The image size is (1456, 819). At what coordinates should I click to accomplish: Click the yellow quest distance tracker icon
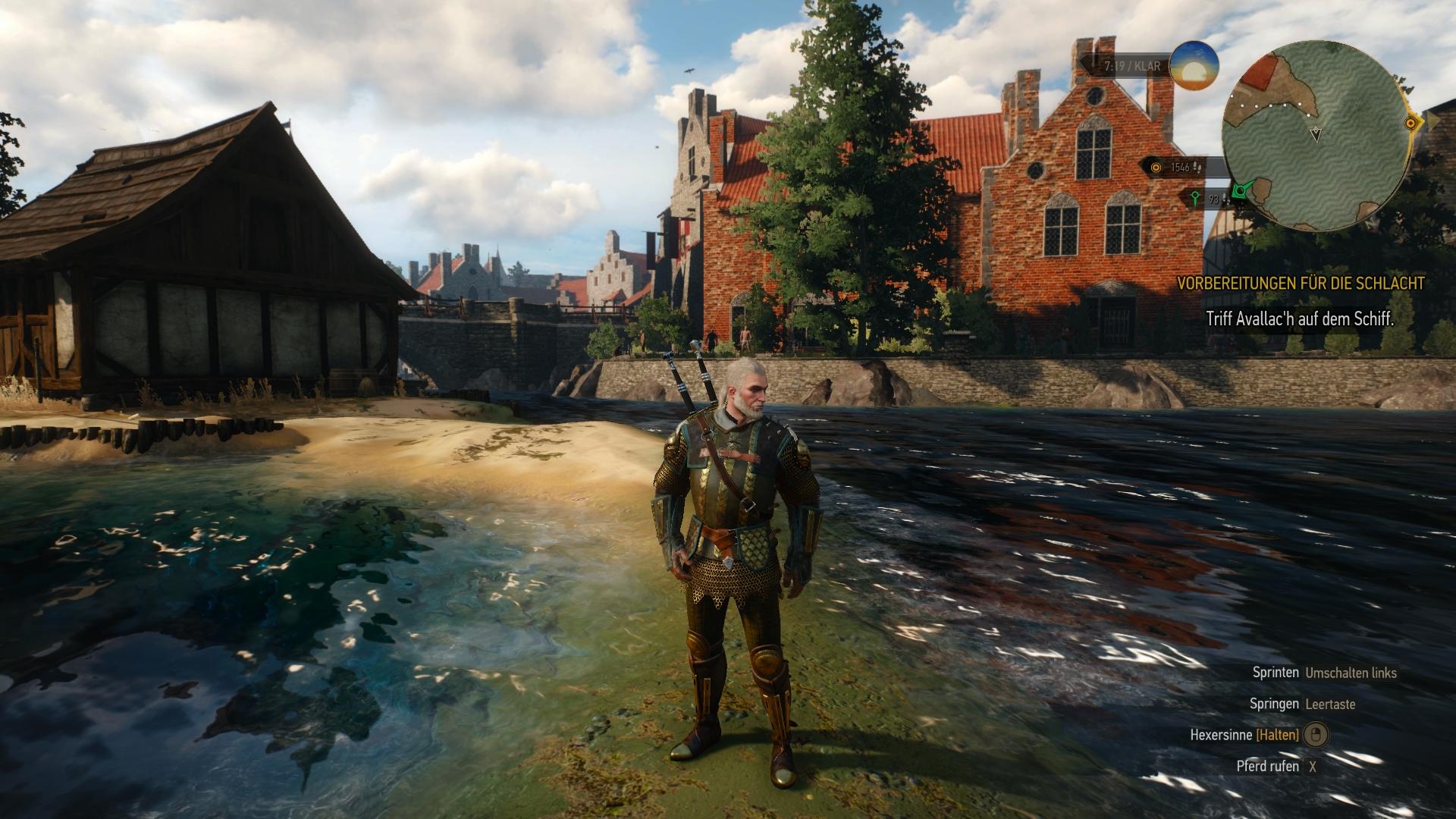coord(1156,168)
